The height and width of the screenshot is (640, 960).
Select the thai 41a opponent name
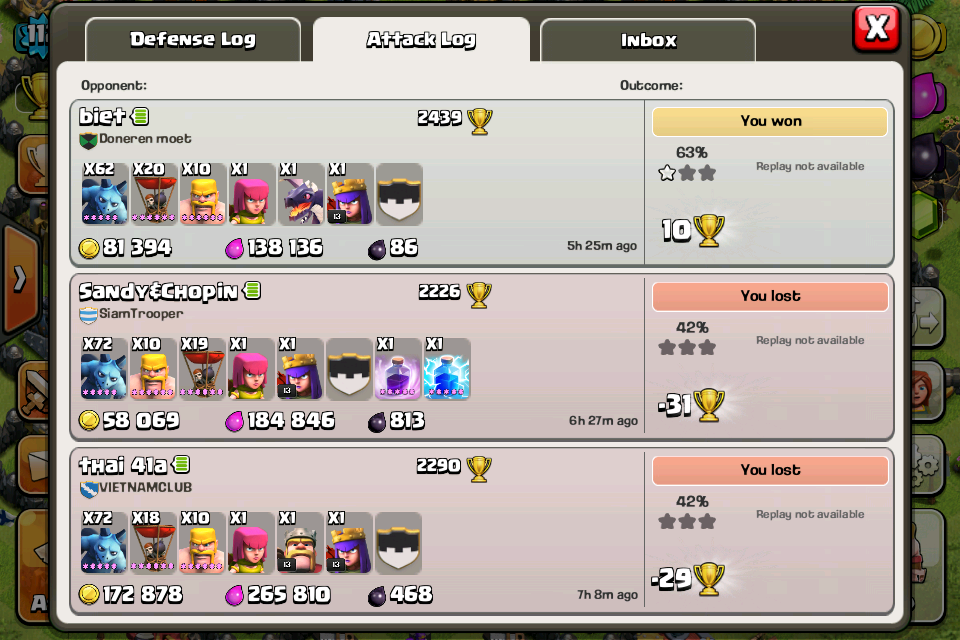pos(124,465)
